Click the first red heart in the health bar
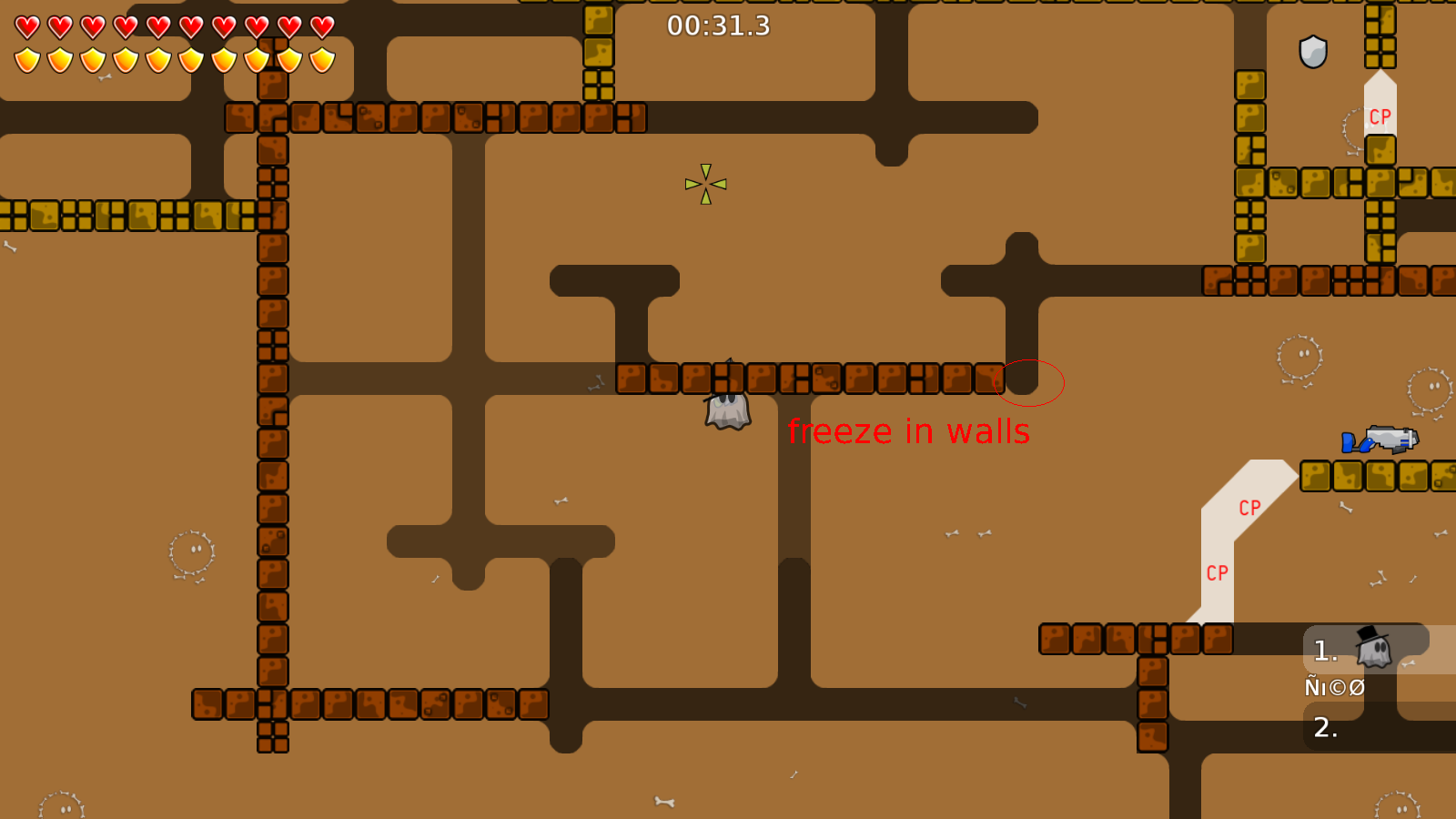This screenshot has width=1456, height=819. click(25, 25)
